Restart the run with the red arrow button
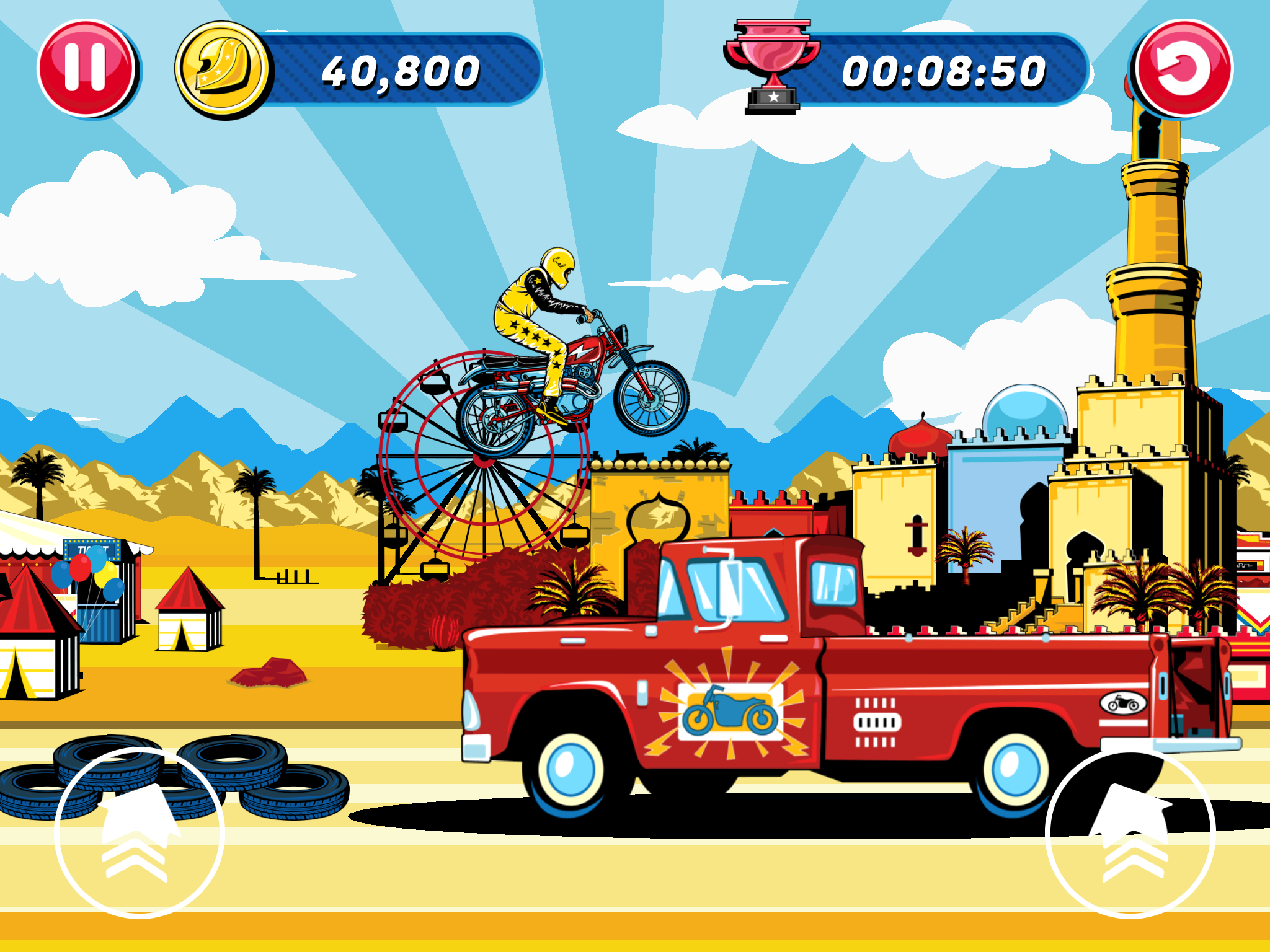 pyautogui.click(x=1183, y=68)
